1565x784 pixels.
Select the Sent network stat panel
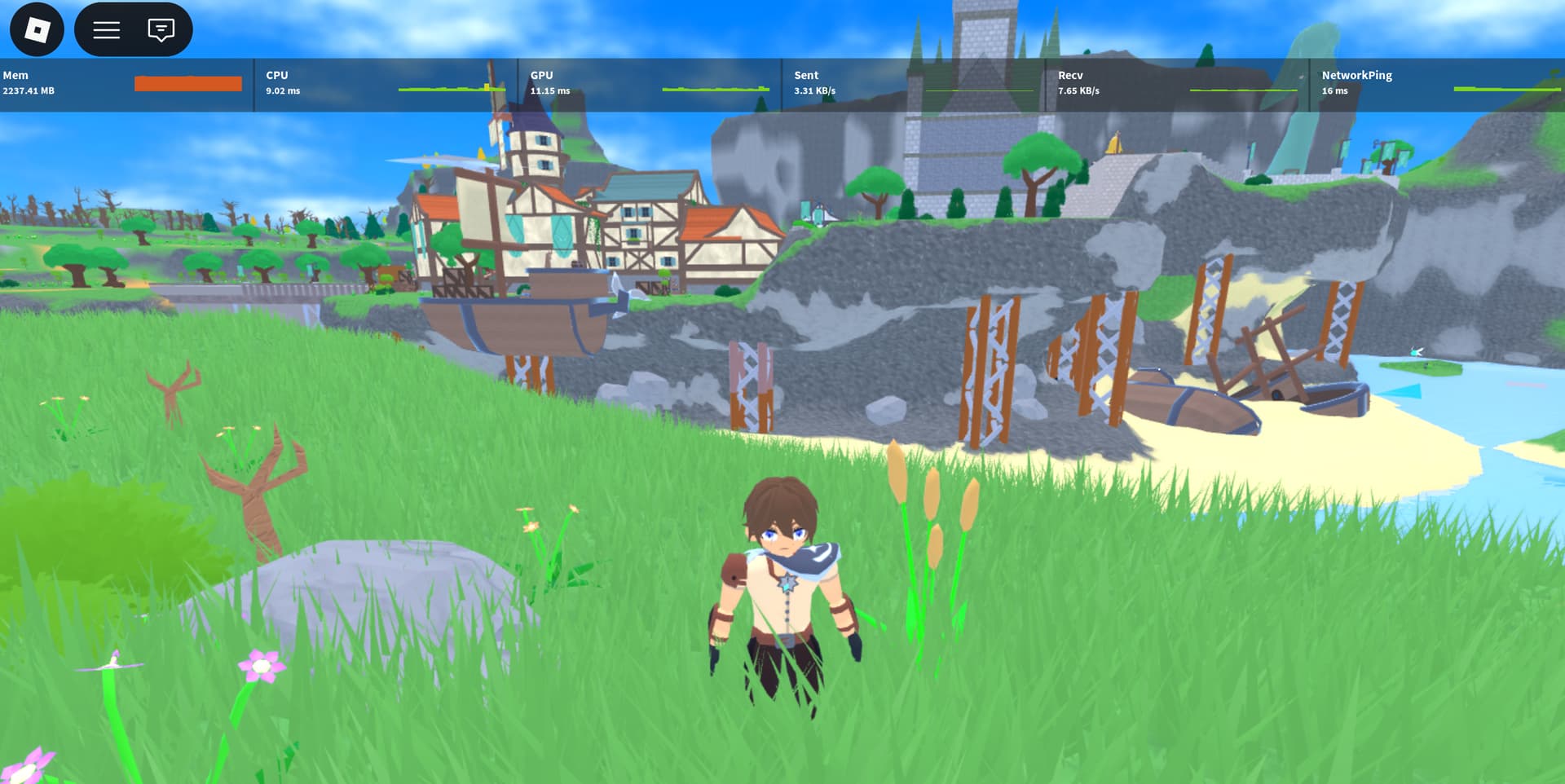pos(913,84)
